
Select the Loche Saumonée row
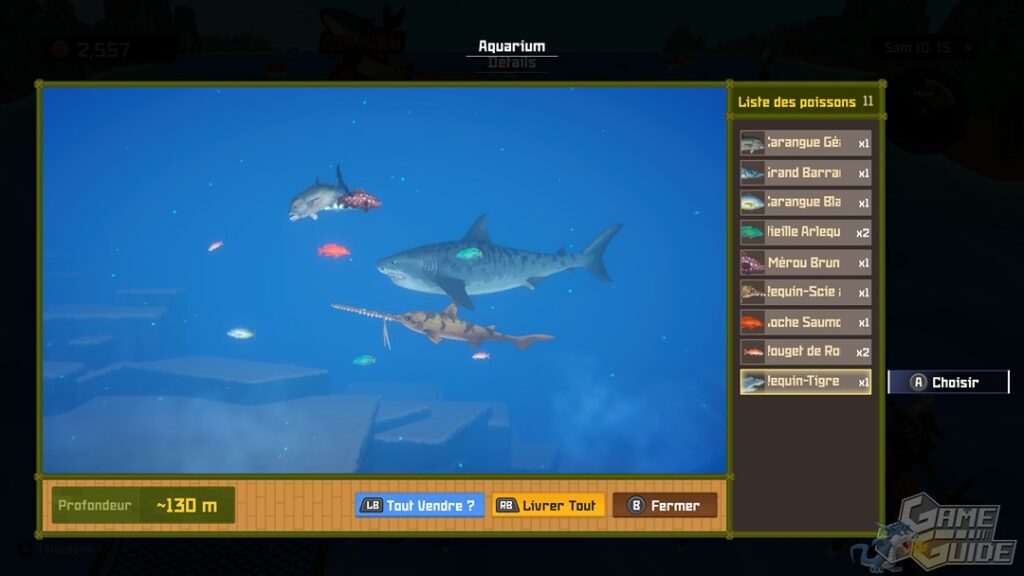[805, 322]
